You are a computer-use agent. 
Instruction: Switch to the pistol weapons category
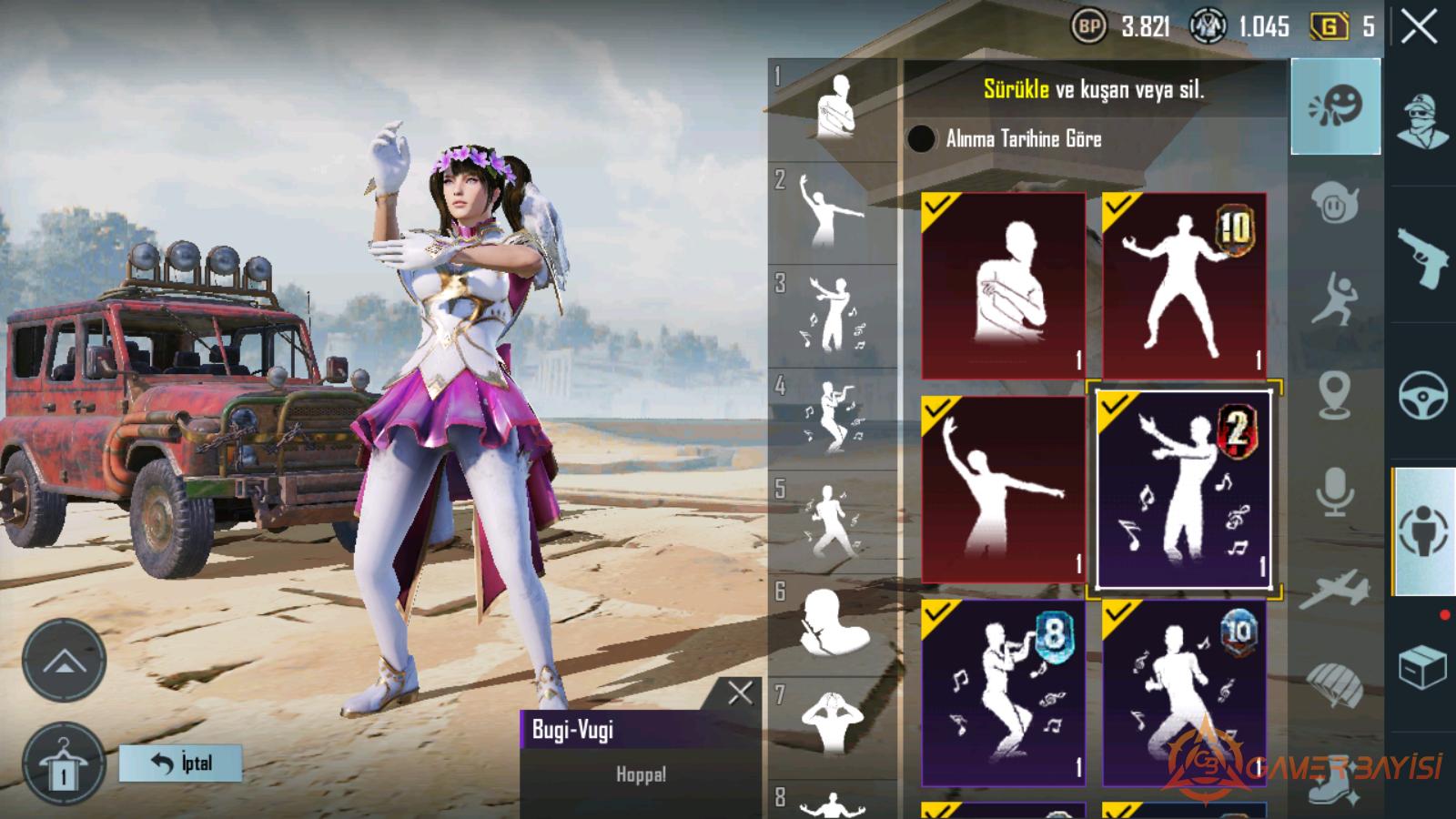point(1422,257)
